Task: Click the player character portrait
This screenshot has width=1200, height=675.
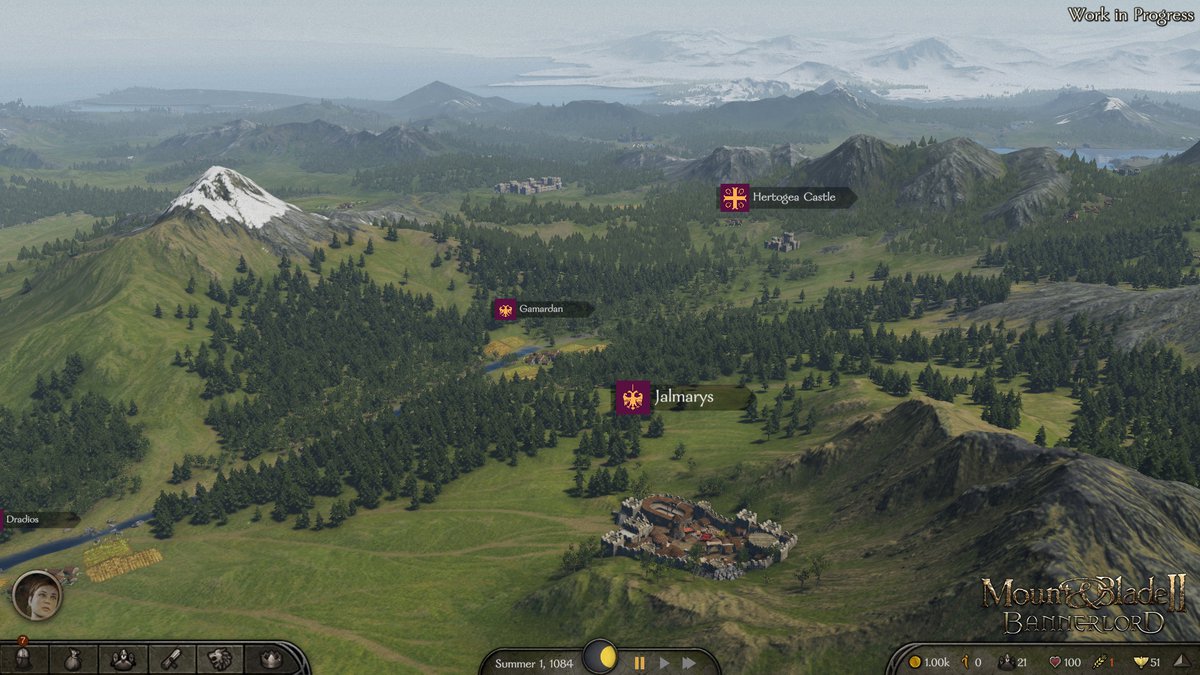Action: coord(37,596)
